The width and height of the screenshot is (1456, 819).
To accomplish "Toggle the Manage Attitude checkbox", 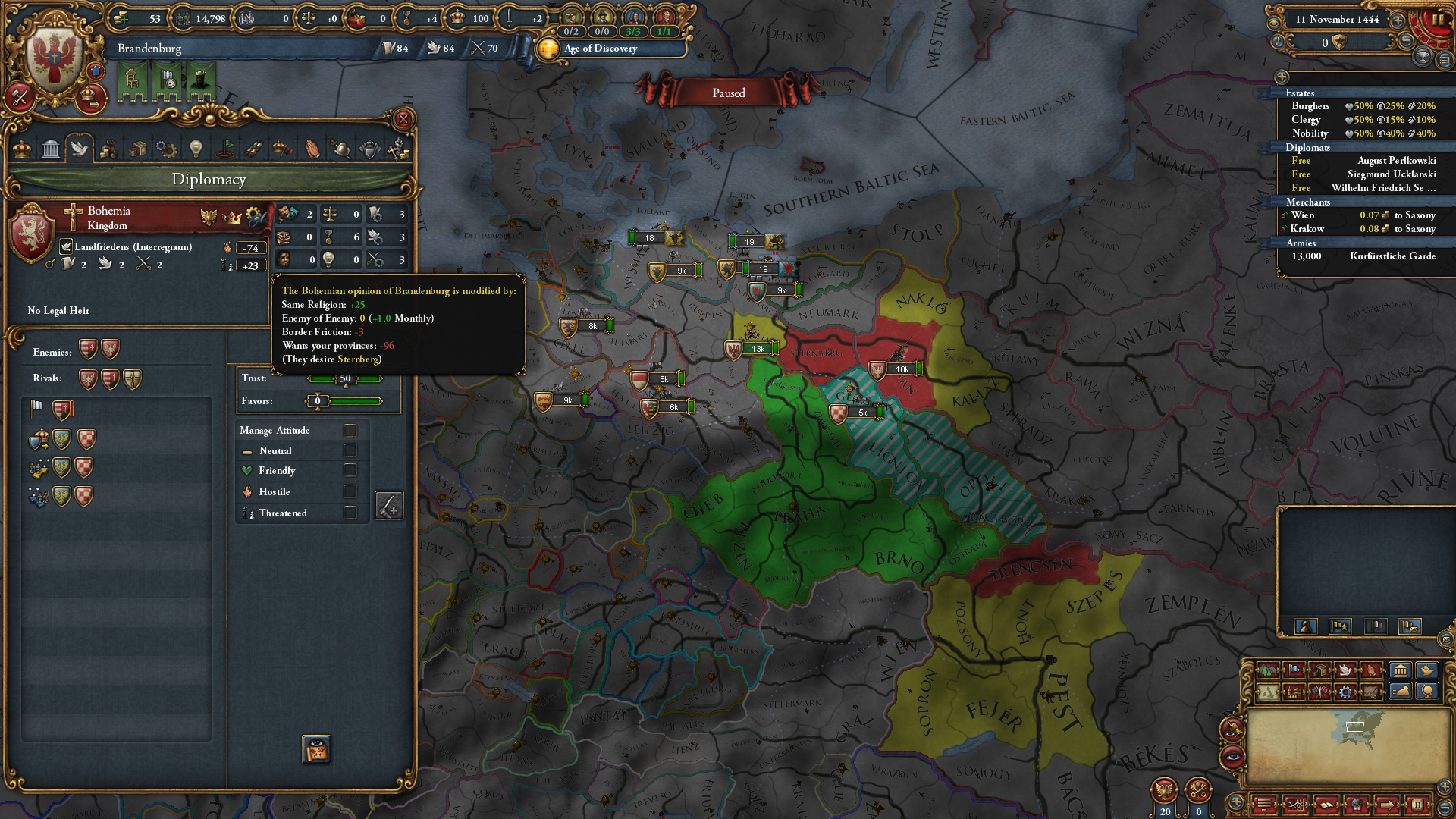I will point(350,430).
